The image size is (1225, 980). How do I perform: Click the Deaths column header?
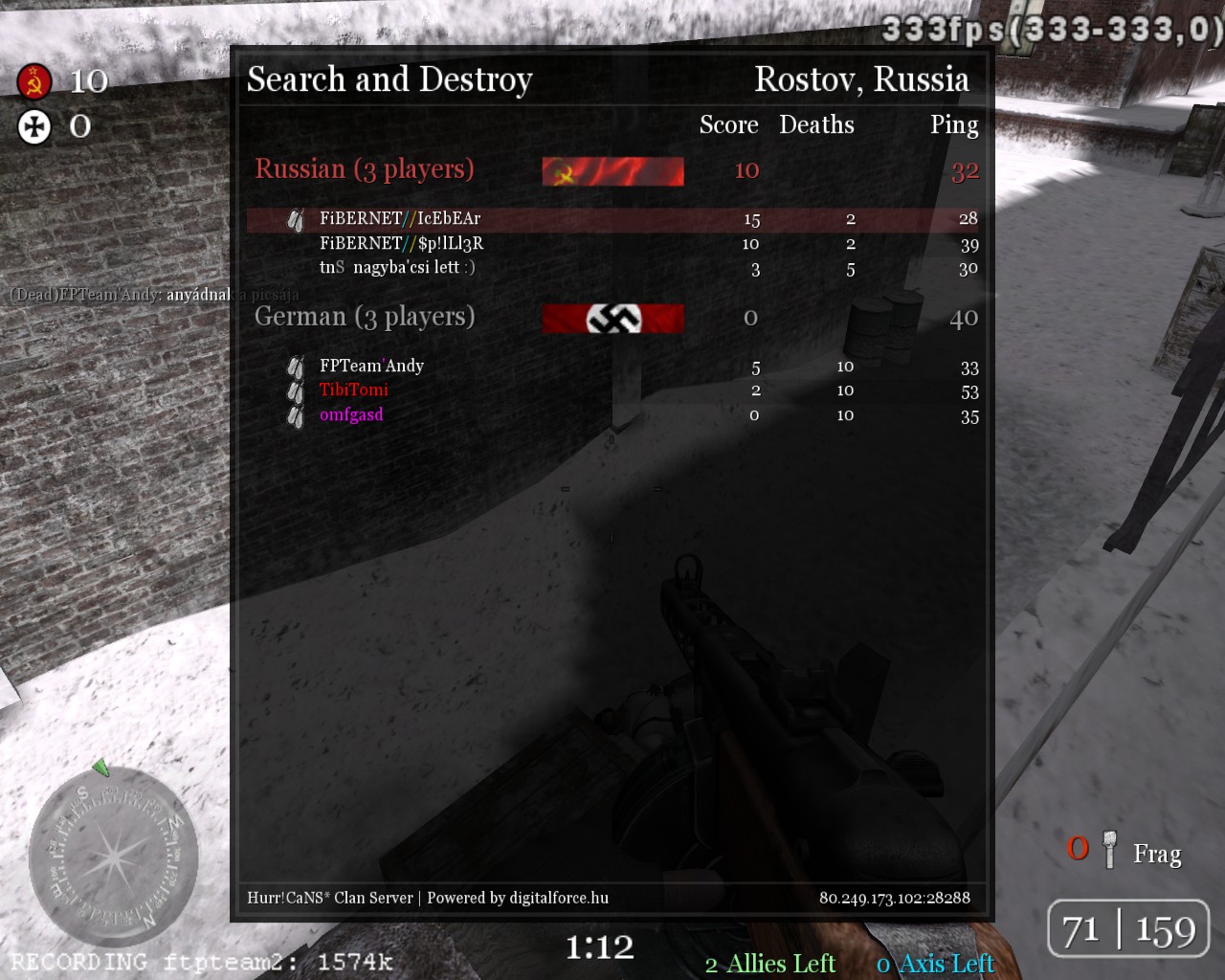click(816, 125)
